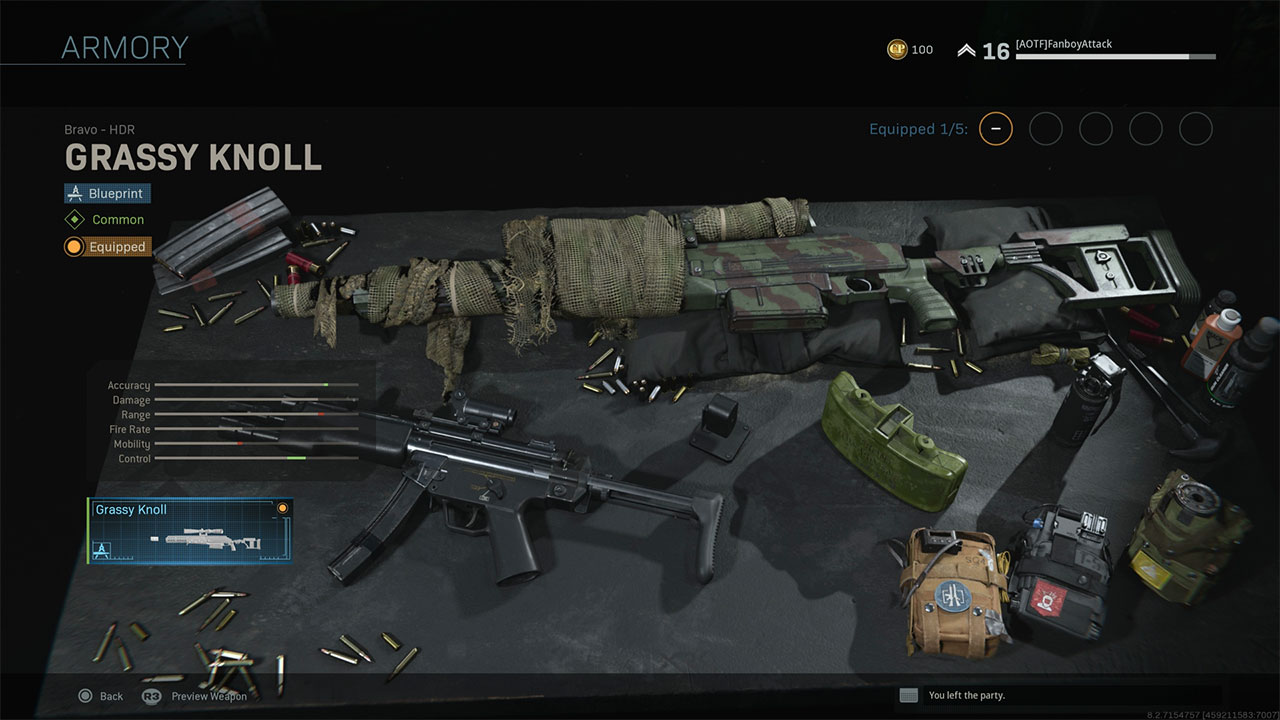Go back via the Back label
The image size is (1280, 720).
coord(111,696)
